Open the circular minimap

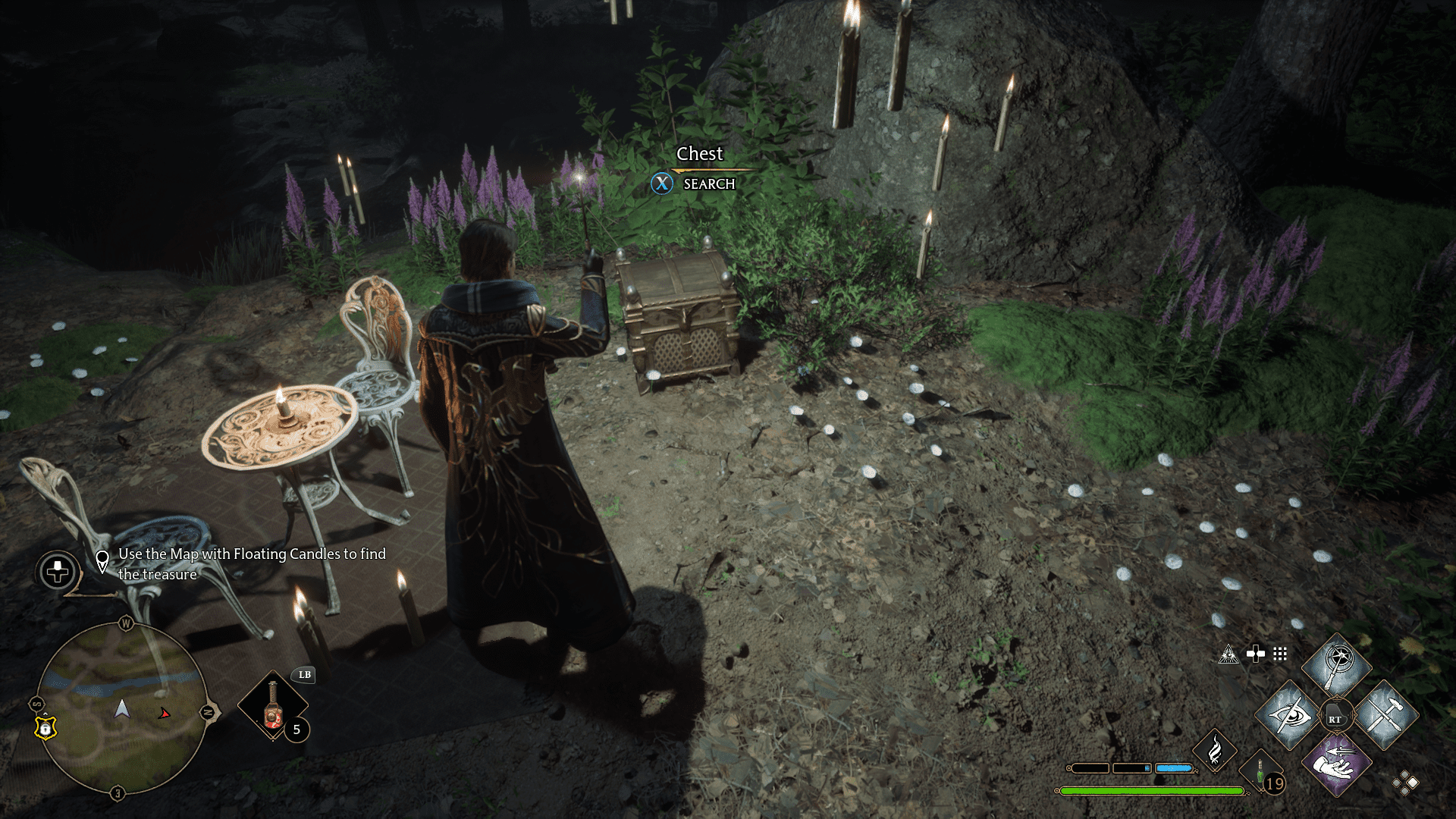click(121, 709)
